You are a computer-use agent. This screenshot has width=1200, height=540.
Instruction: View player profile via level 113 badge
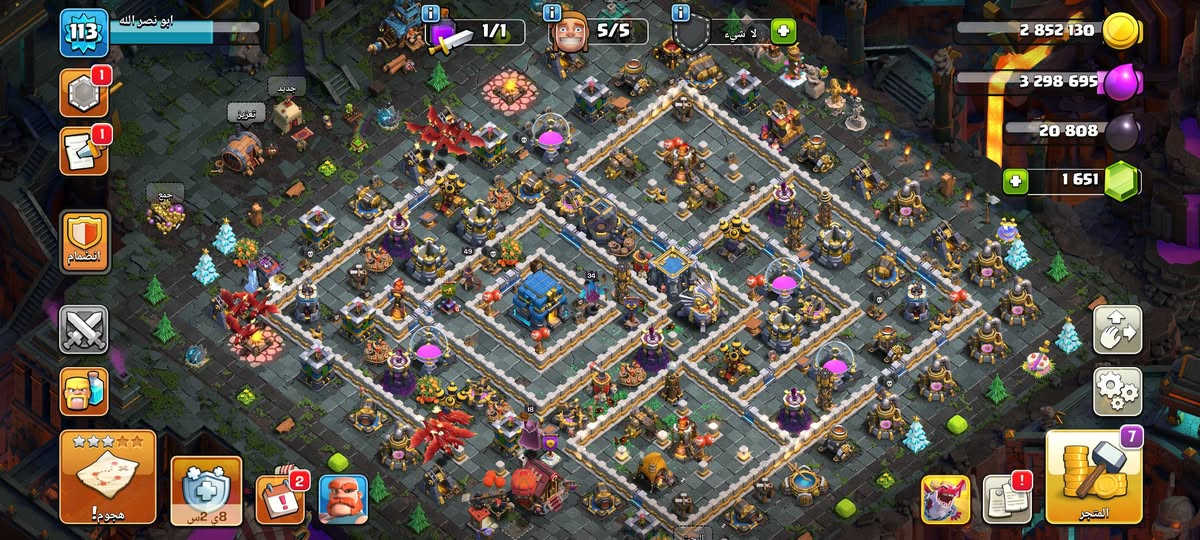[x=84, y=33]
